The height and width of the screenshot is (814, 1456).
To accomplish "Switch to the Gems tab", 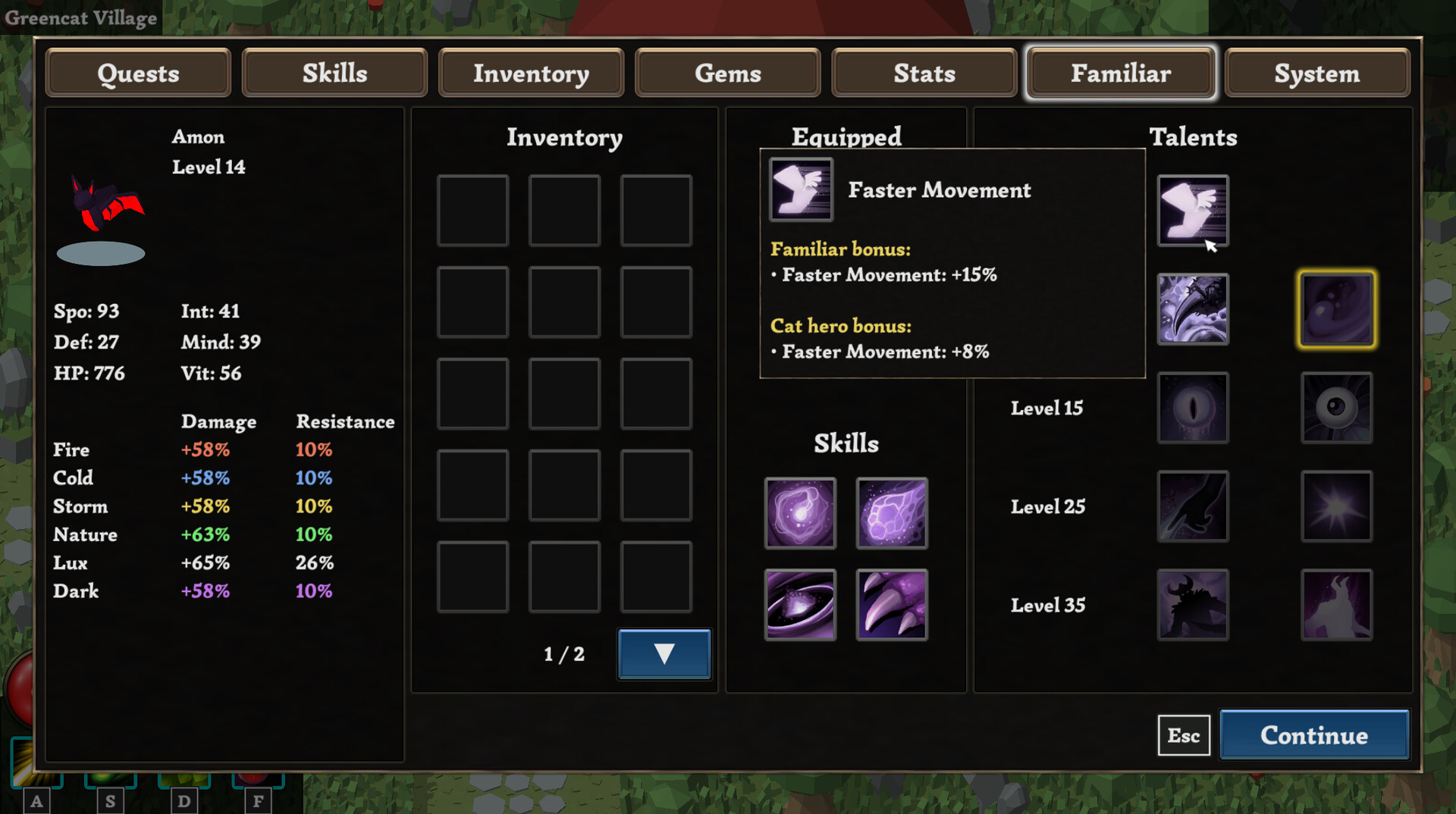I will tap(727, 73).
